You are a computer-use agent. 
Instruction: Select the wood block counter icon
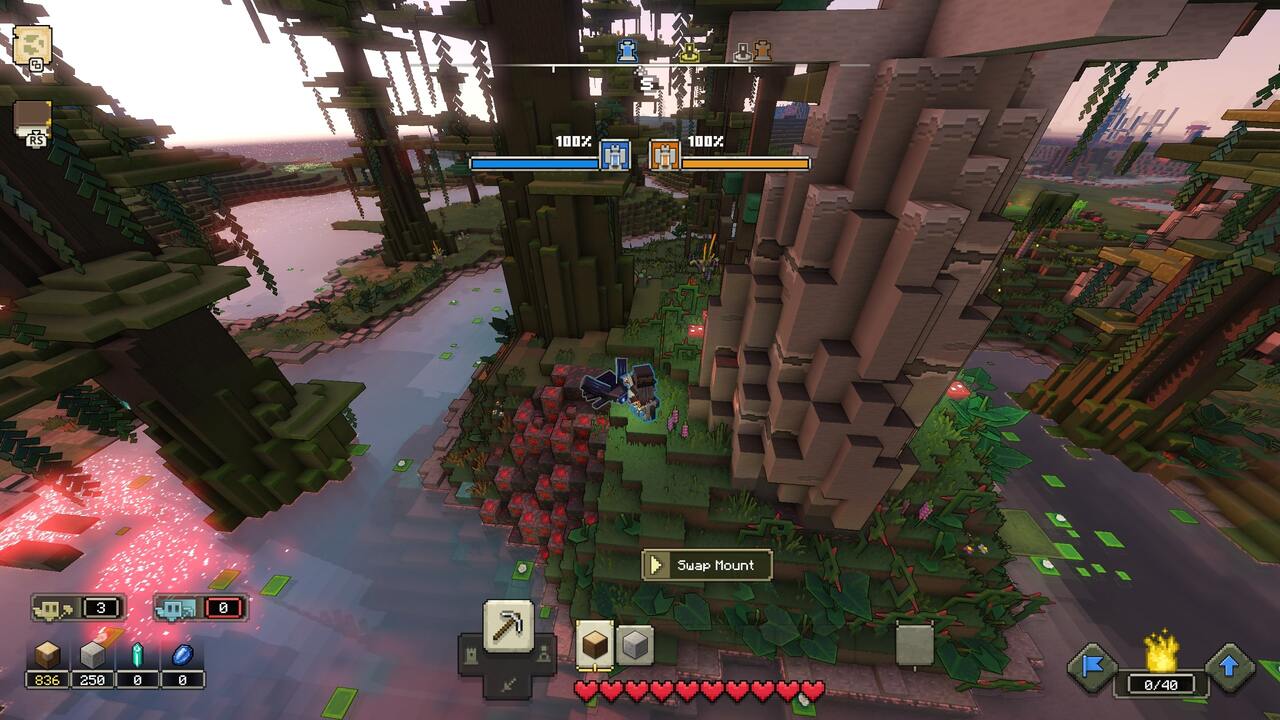(x=49, y=654)
